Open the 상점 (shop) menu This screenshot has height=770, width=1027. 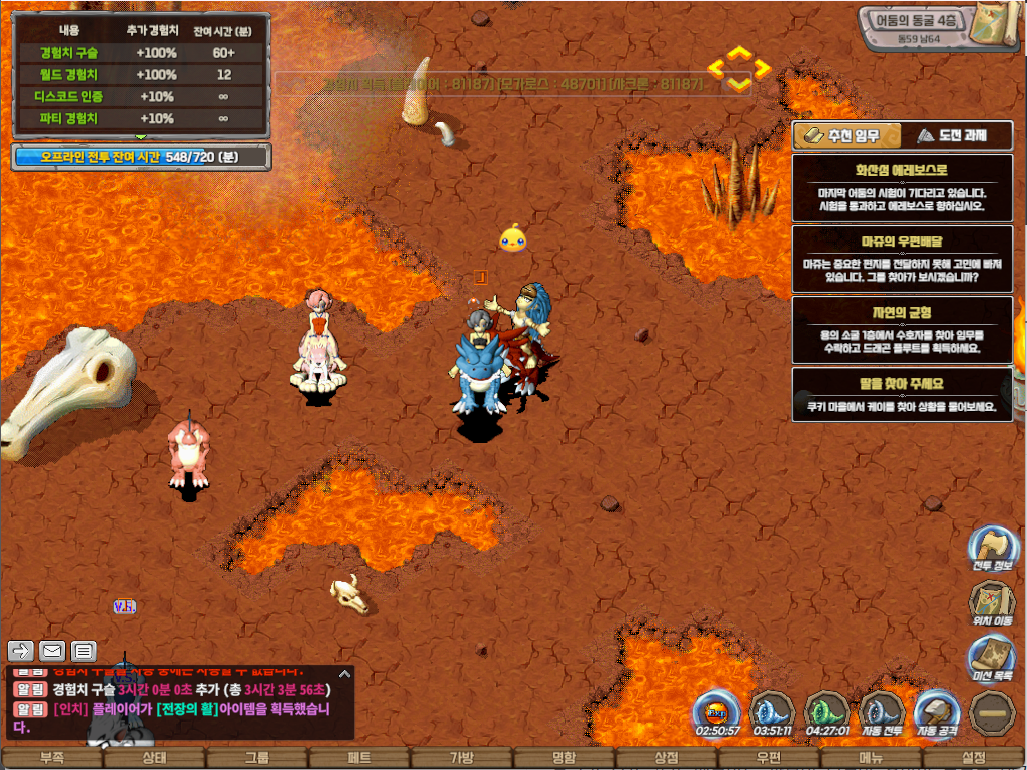(666, 758)
